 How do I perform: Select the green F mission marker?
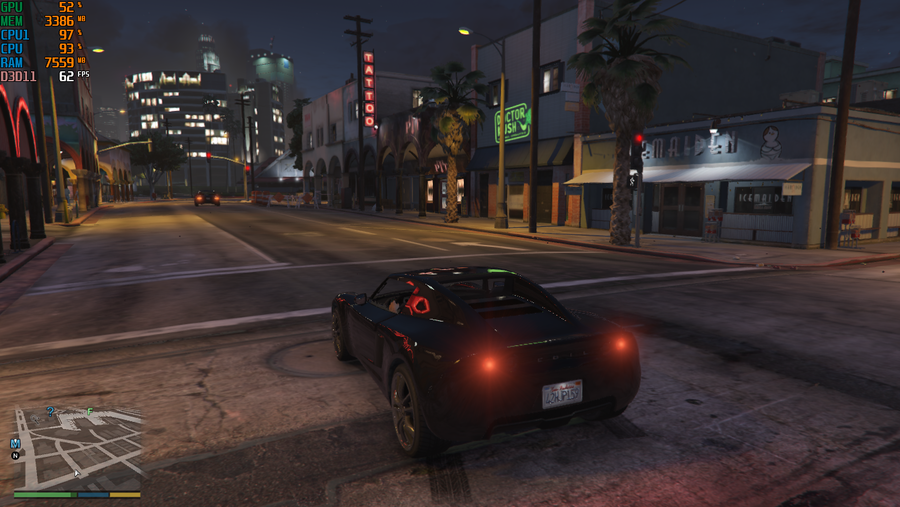[x=90, y=411]
